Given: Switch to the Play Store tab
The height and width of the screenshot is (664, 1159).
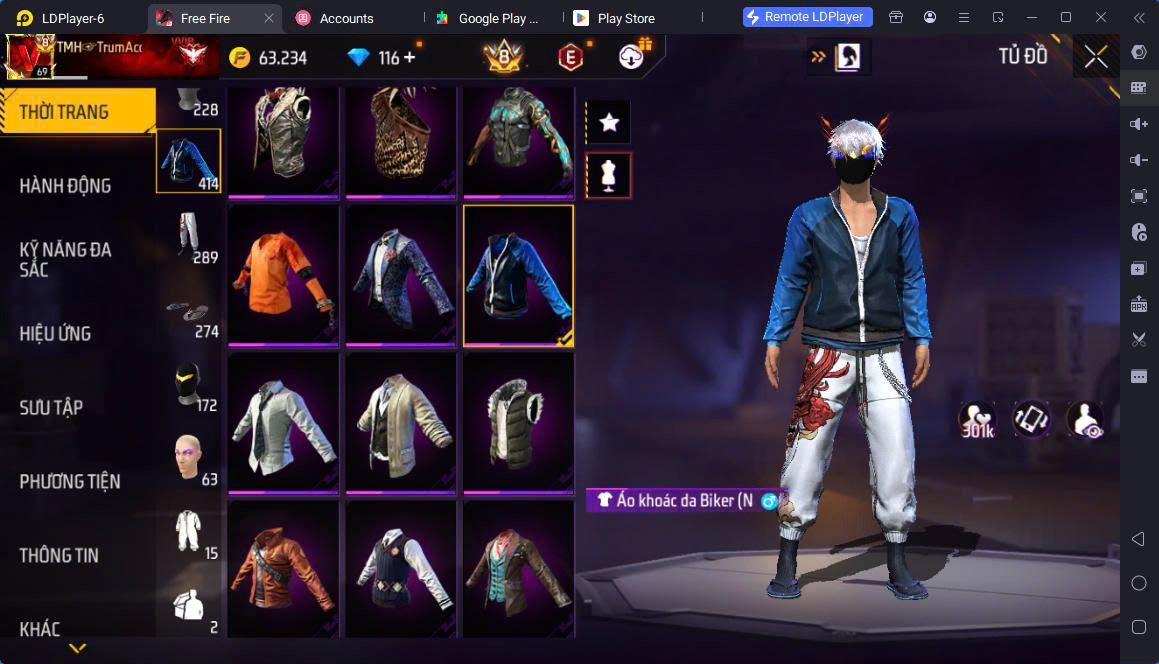Looking at the screenshot, I should point(625,18).
